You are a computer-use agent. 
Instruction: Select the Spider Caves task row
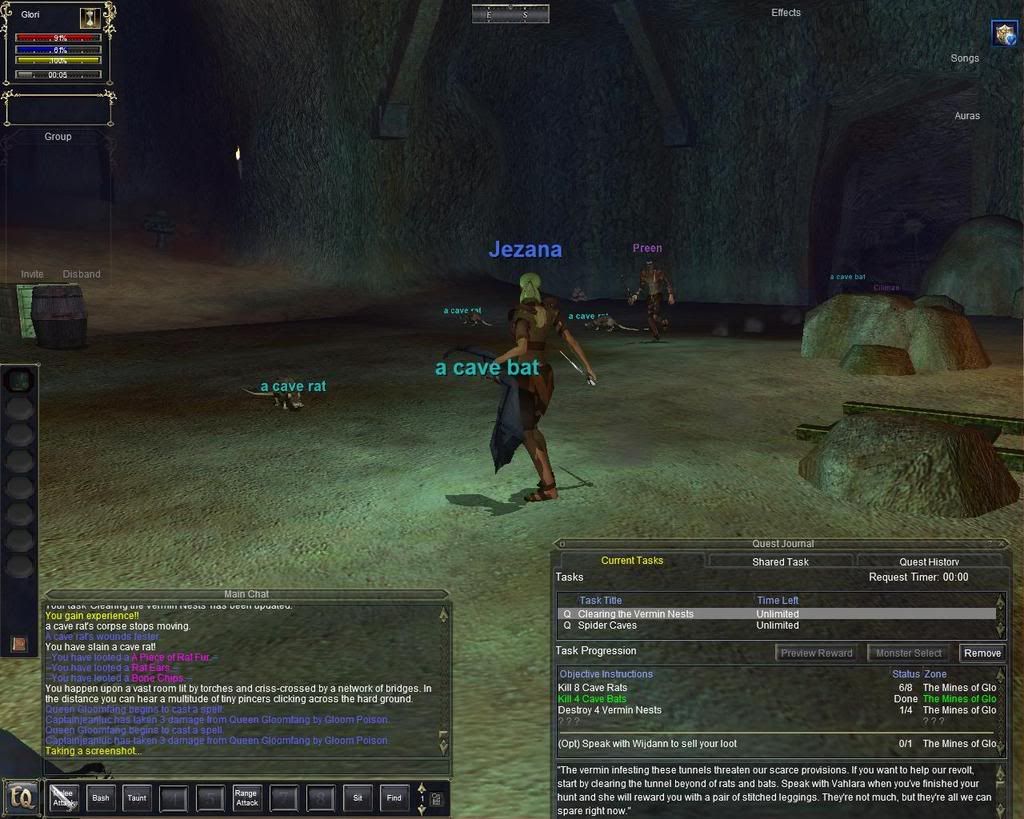click(x=607, y=626)
